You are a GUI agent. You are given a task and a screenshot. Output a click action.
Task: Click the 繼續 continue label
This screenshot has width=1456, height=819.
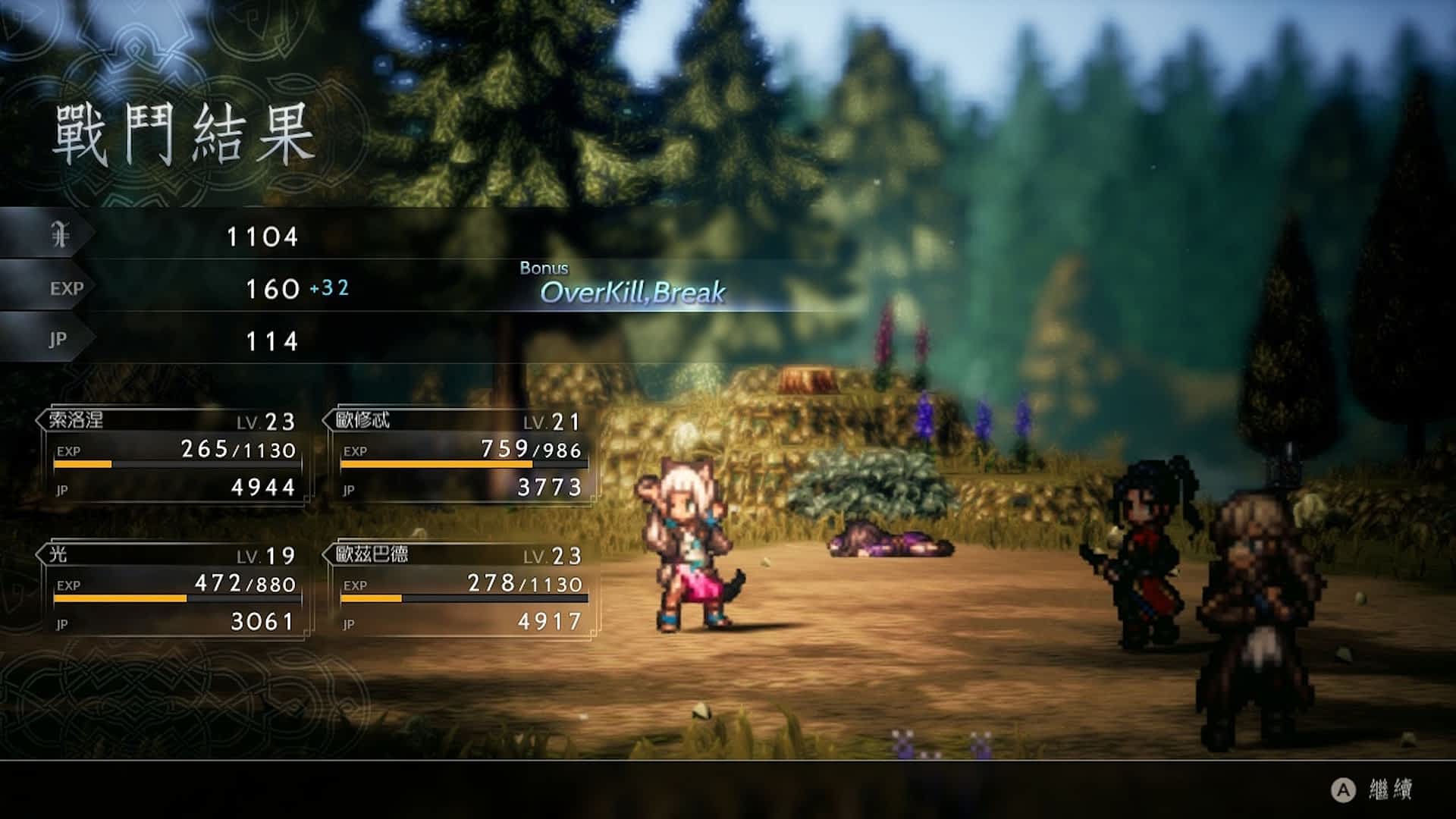[x=1389, y=790]
